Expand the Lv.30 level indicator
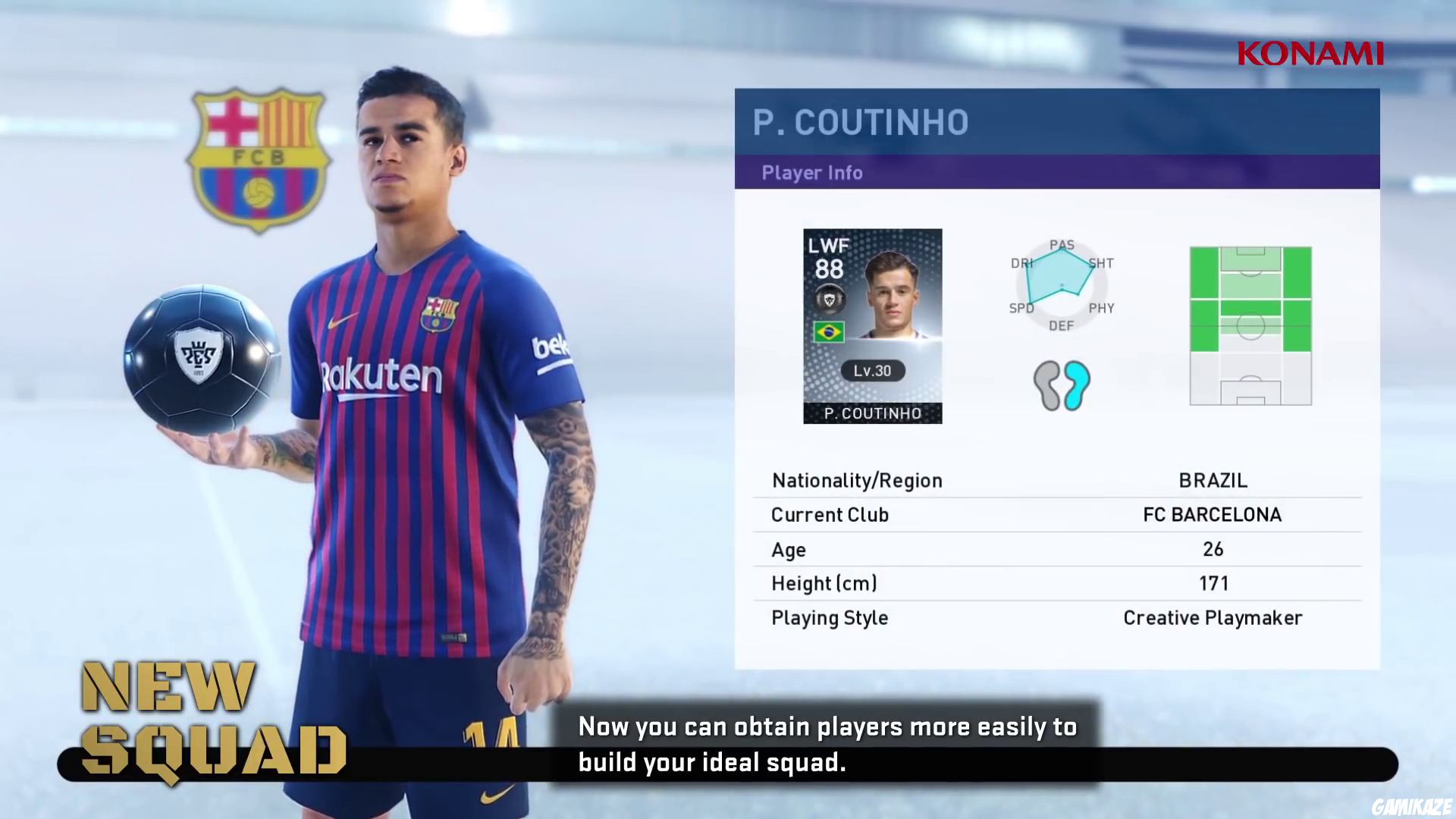The width and height of the screenshot is (1456, 819). pyautogui.click(x=871, y=371)
